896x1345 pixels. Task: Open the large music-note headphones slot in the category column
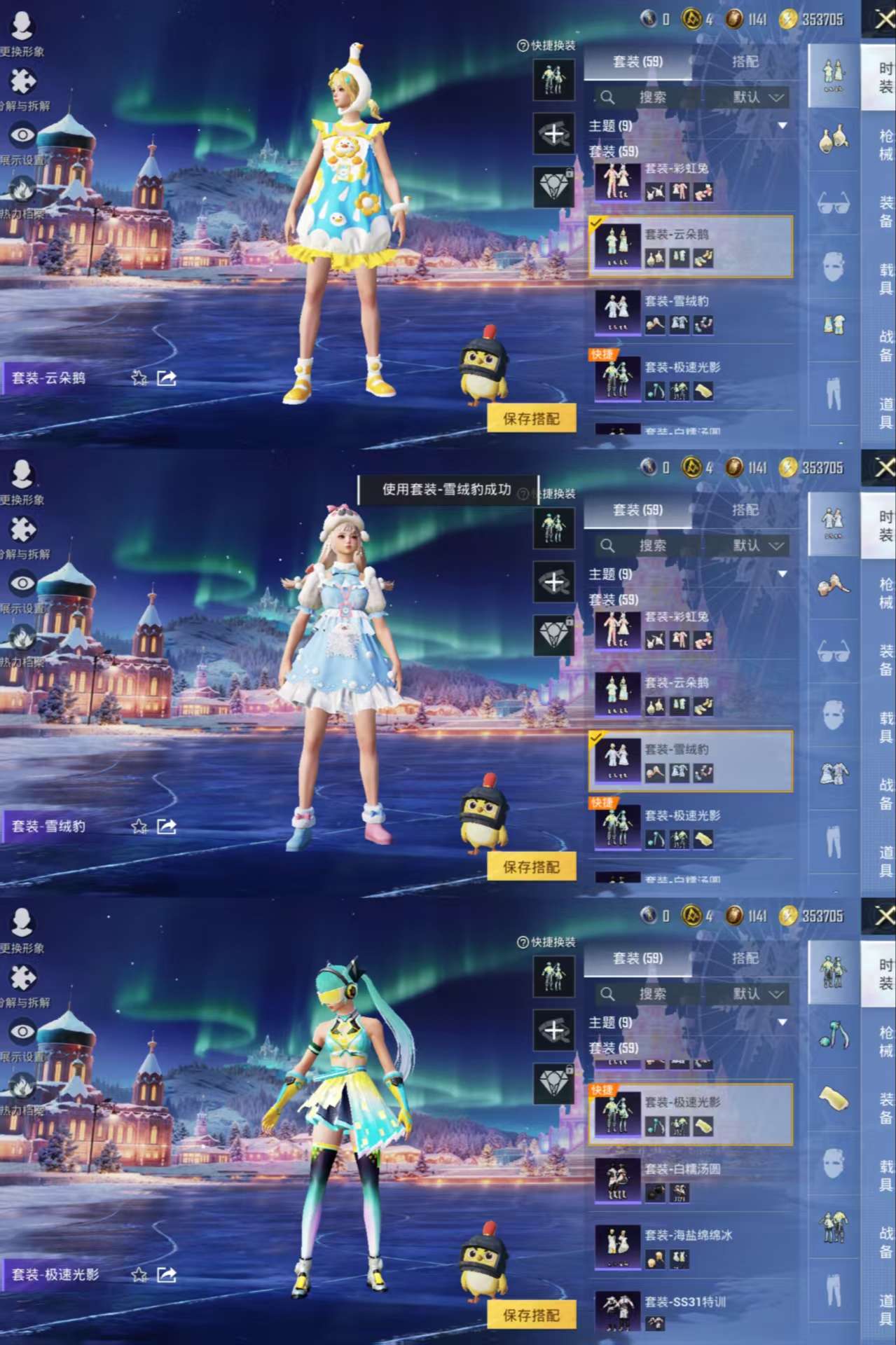pos(833,1035)
